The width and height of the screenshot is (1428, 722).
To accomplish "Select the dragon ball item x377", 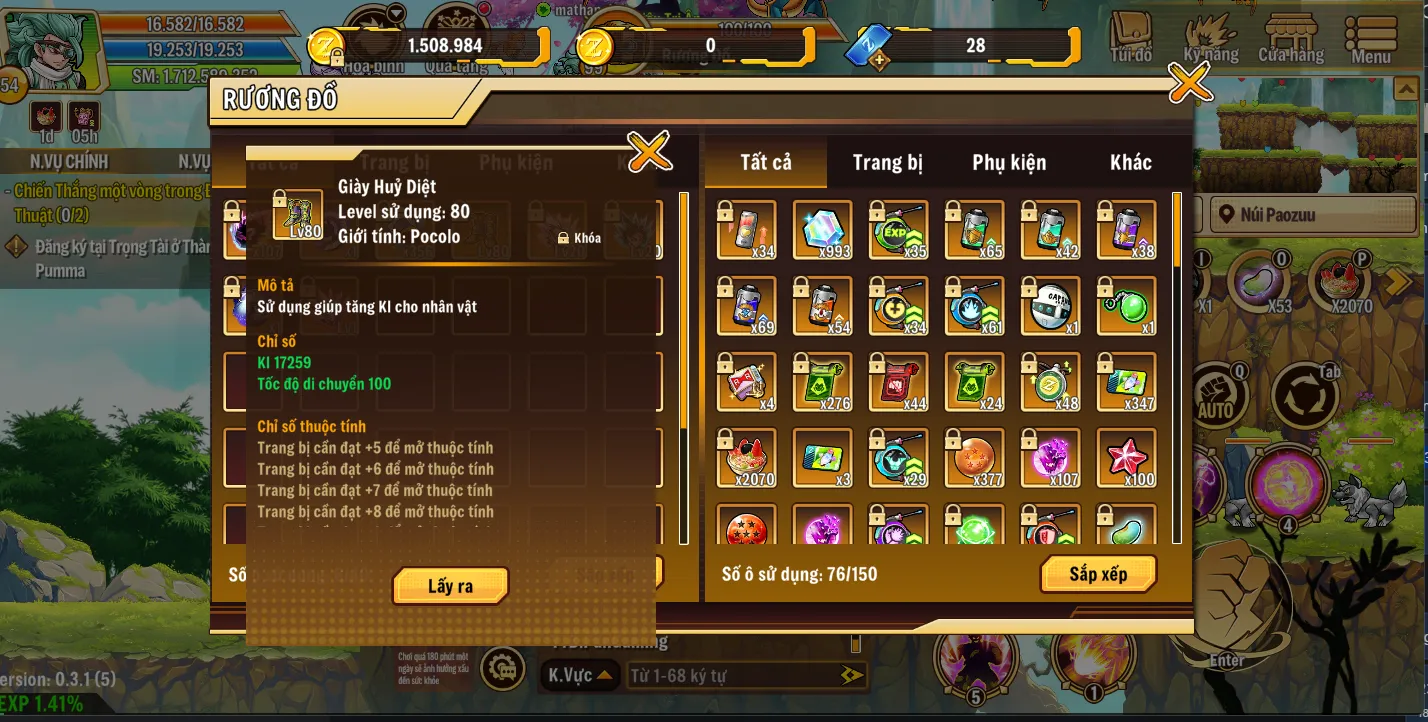I will pos(973,458).
